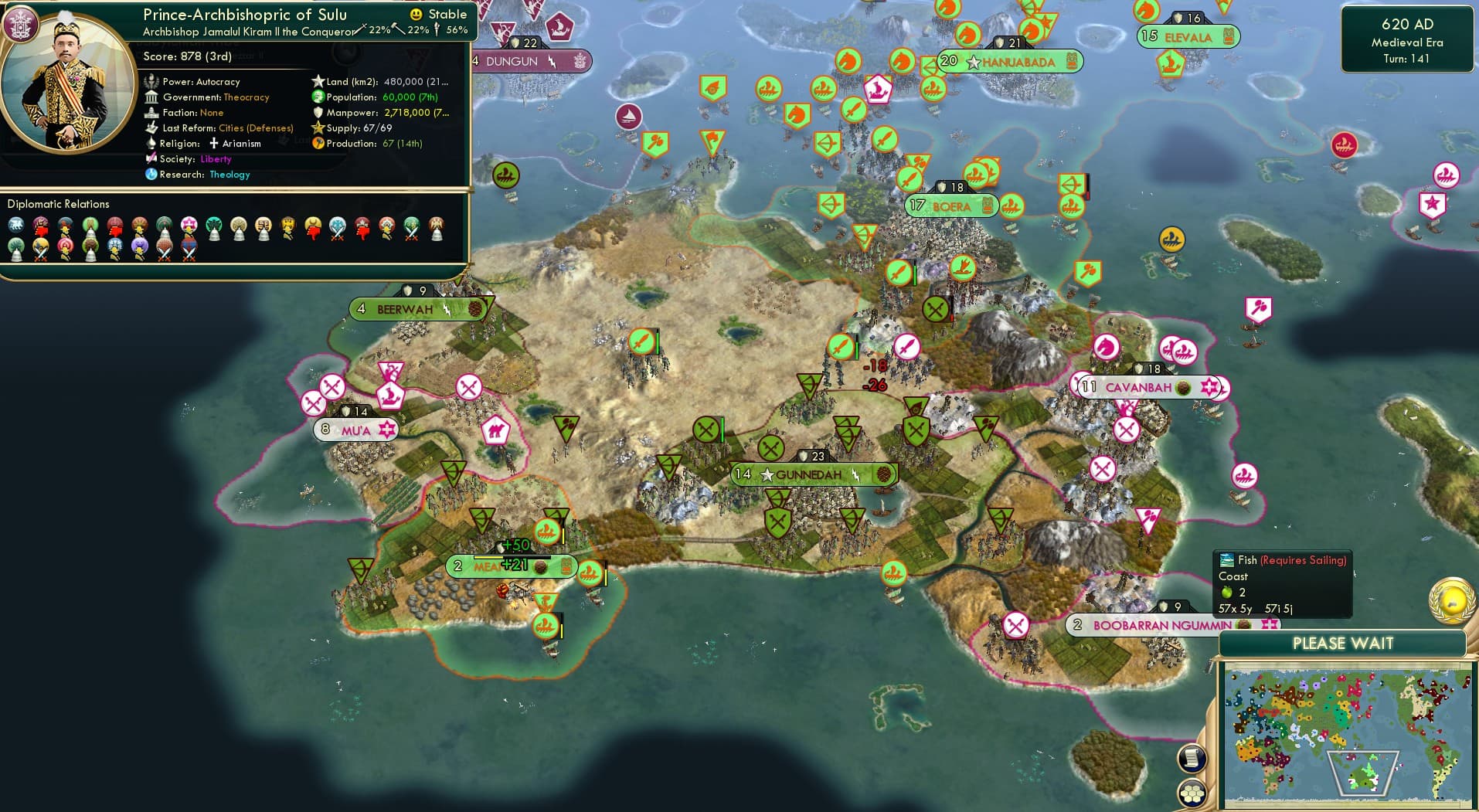The image size is (1479, 812).
Task: Click the Liberty society link
Action: click(216, 159)
